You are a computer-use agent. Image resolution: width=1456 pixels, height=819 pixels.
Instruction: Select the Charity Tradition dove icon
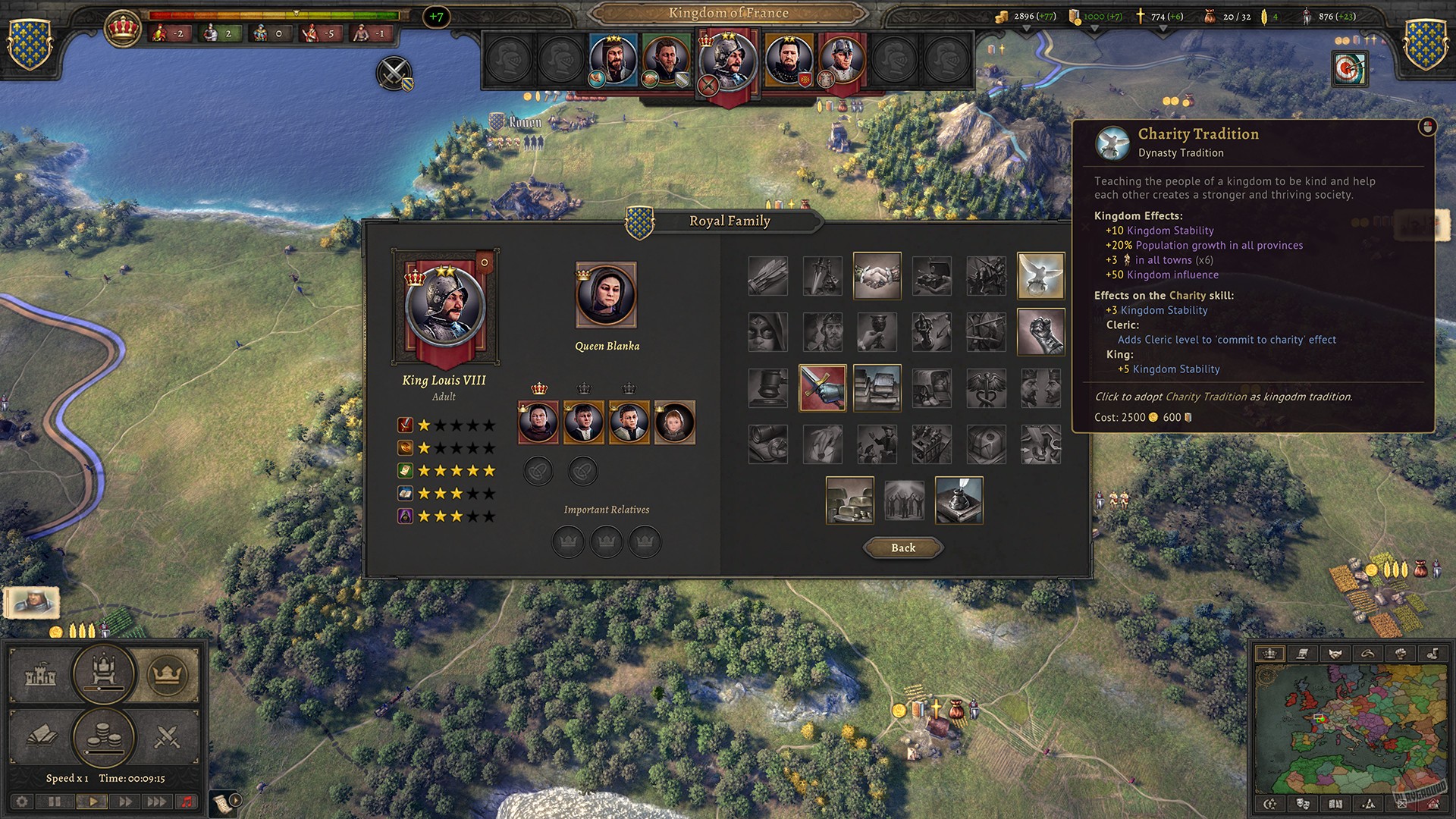[x=1040, y=275]
